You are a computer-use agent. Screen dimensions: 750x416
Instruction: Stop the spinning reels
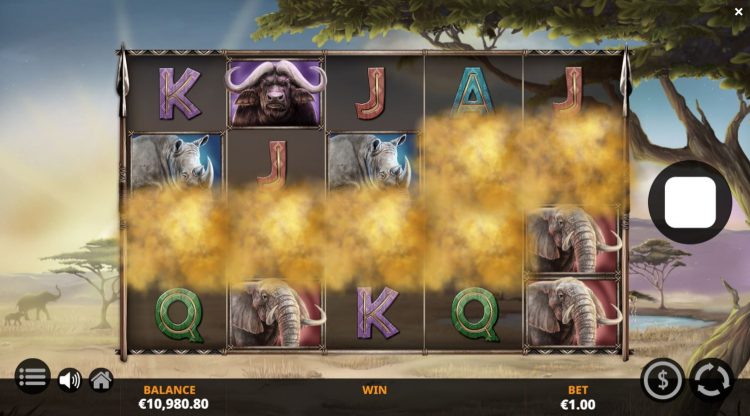coord(689,203)
